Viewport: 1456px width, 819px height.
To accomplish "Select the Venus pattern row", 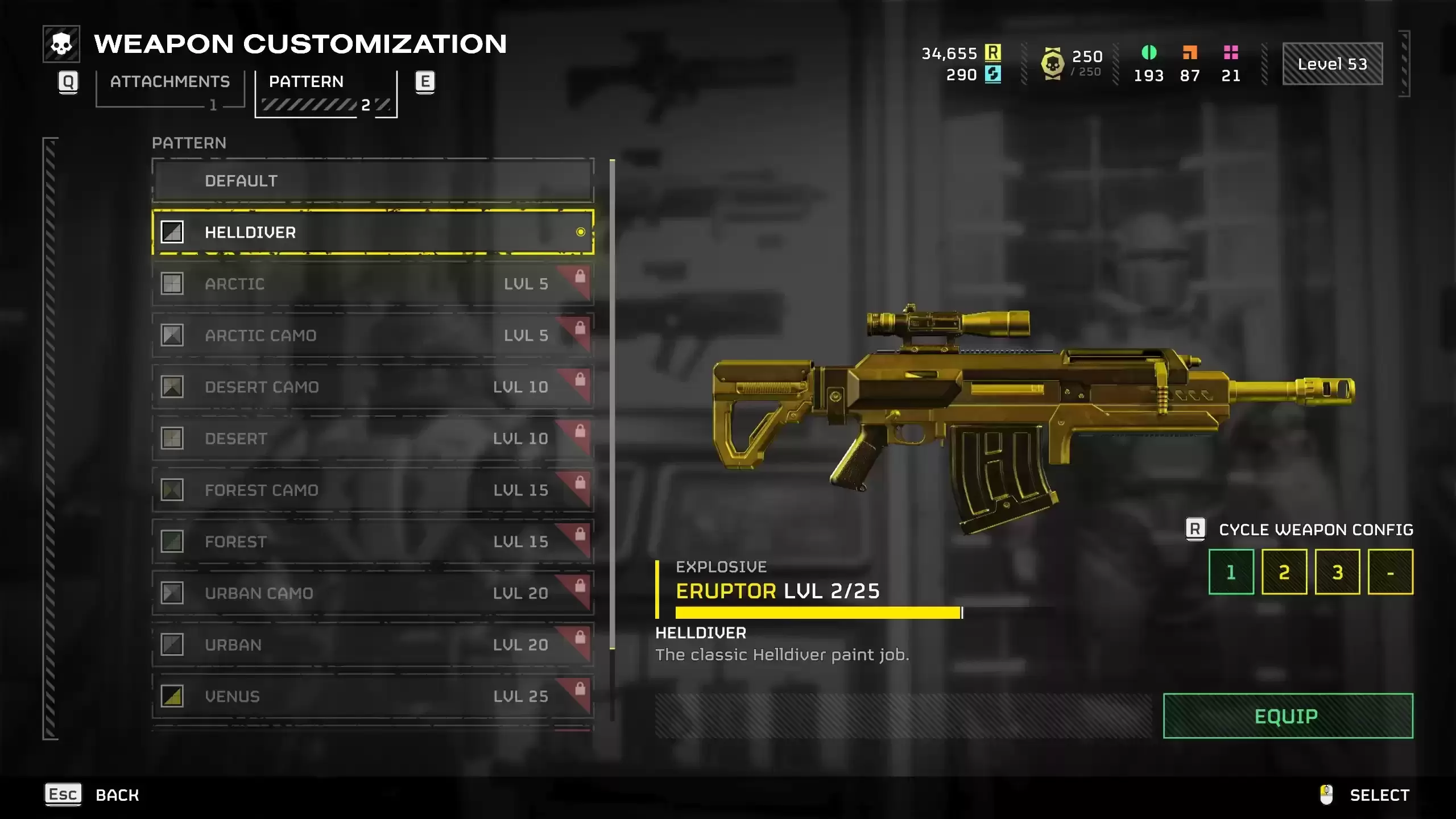I will [x=373, y=697].
